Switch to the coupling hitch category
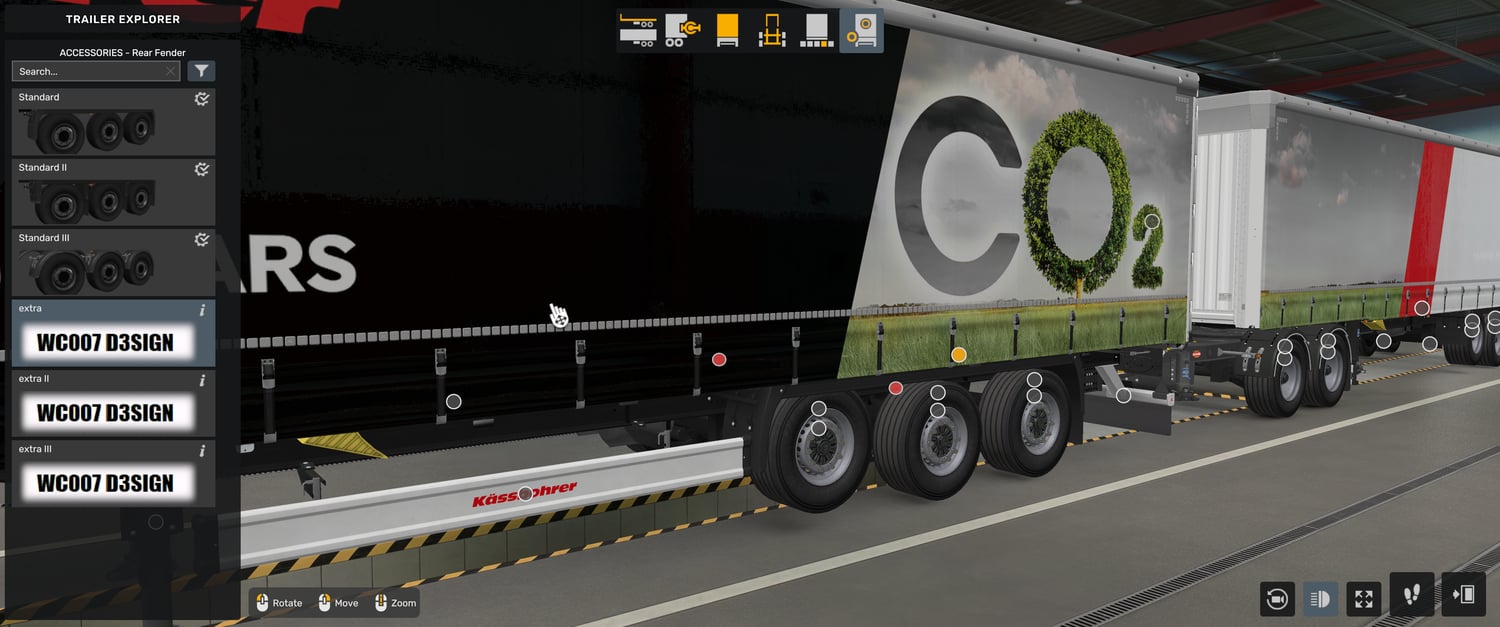The width and height of the screenshot is (1500, 627). (x=682, y=30)
